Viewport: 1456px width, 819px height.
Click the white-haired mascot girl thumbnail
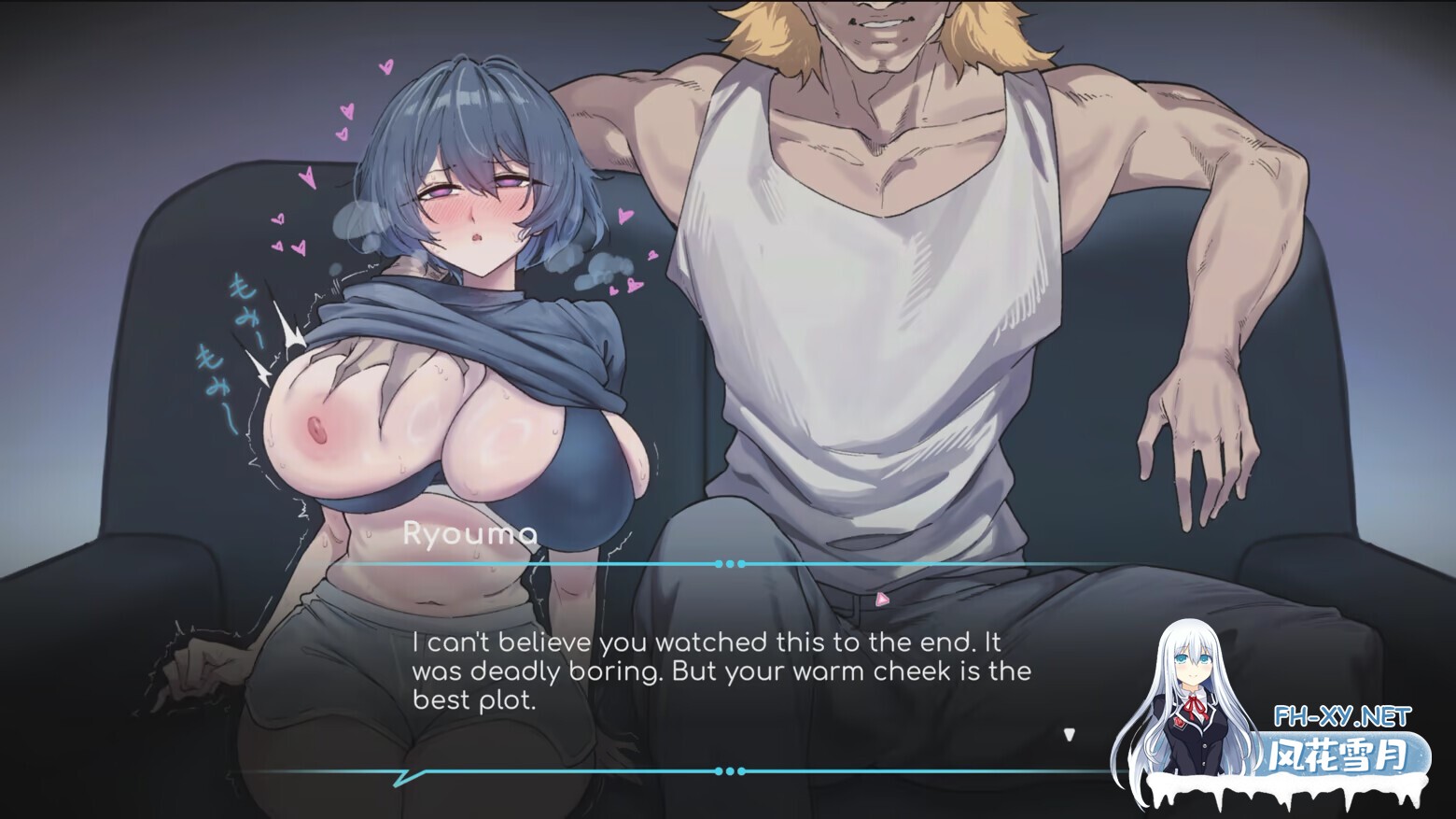[x=1195, y=710]
